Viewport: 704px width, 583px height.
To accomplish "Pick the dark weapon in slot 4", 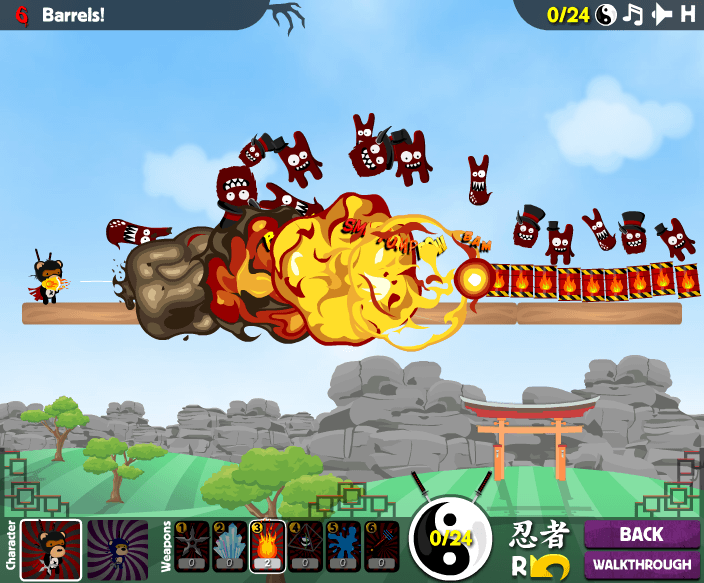I will click(304, 547).
